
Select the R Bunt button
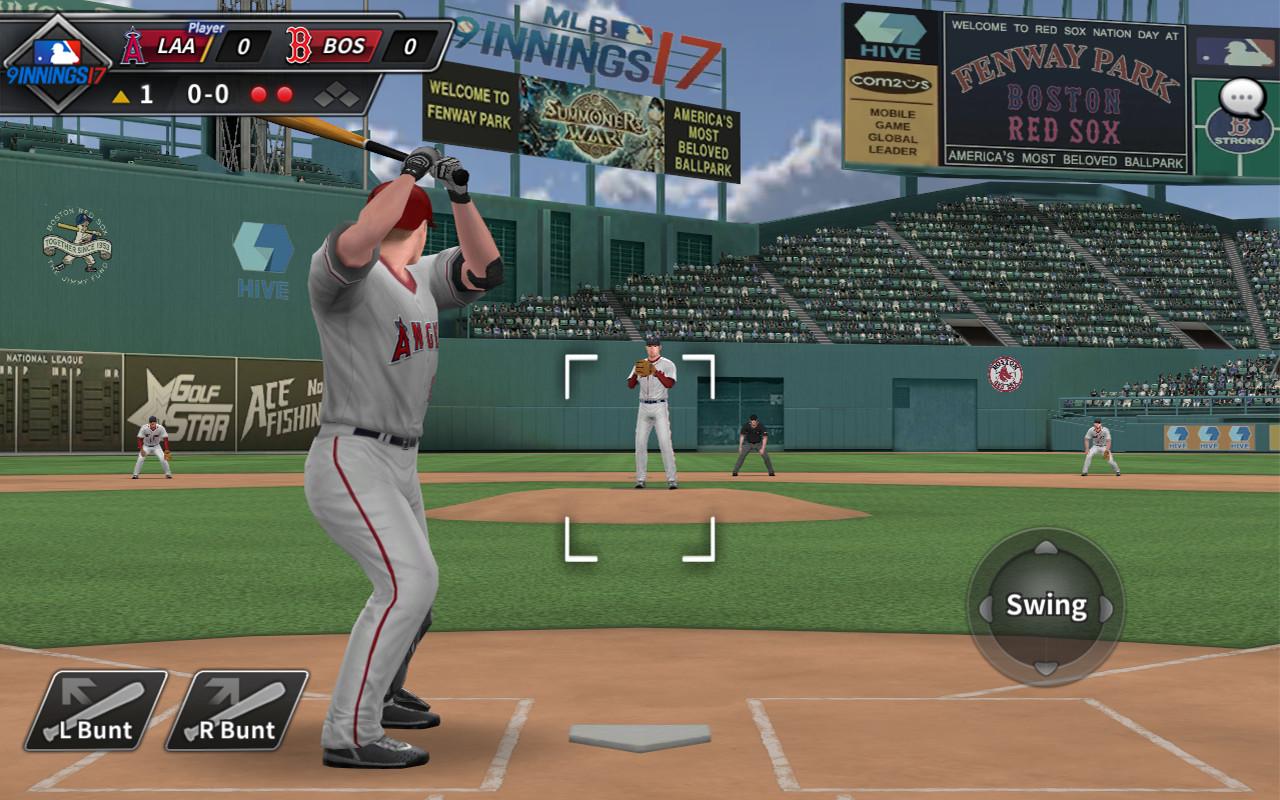click(236, 711)
